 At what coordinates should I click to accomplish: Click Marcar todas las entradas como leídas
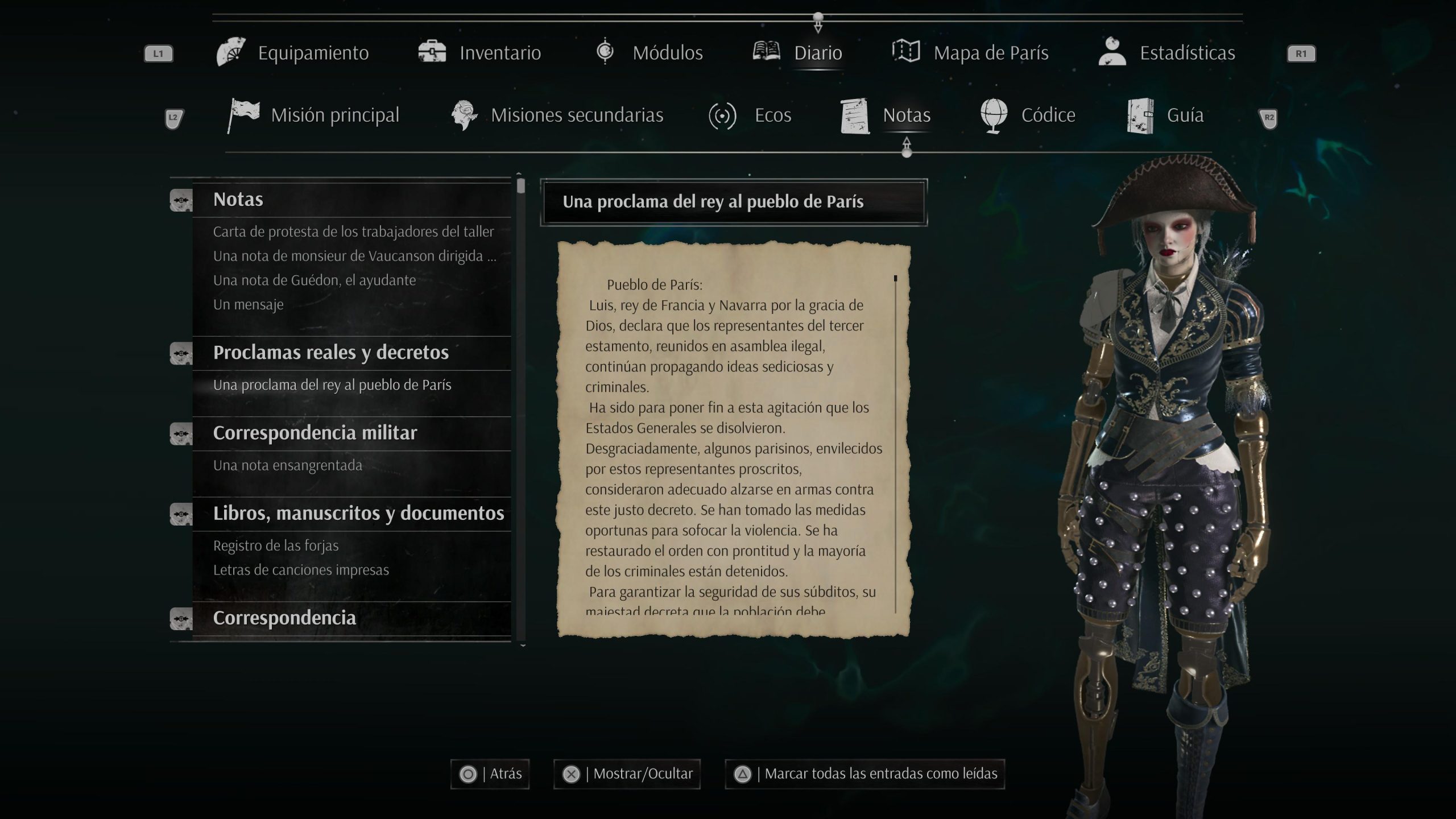tap(864, 774)
